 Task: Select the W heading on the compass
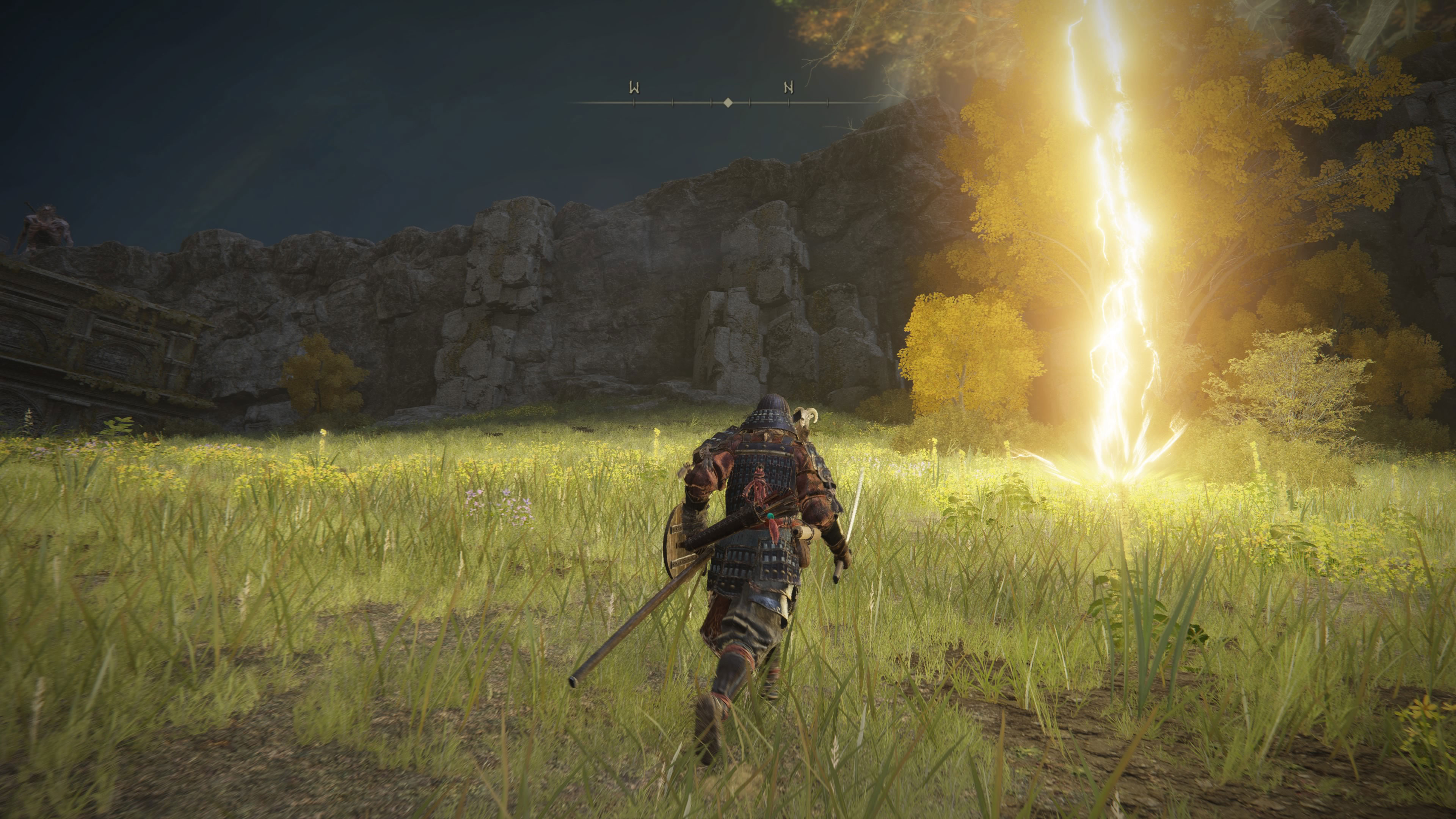pyautogui.click(x=634, y=88)
